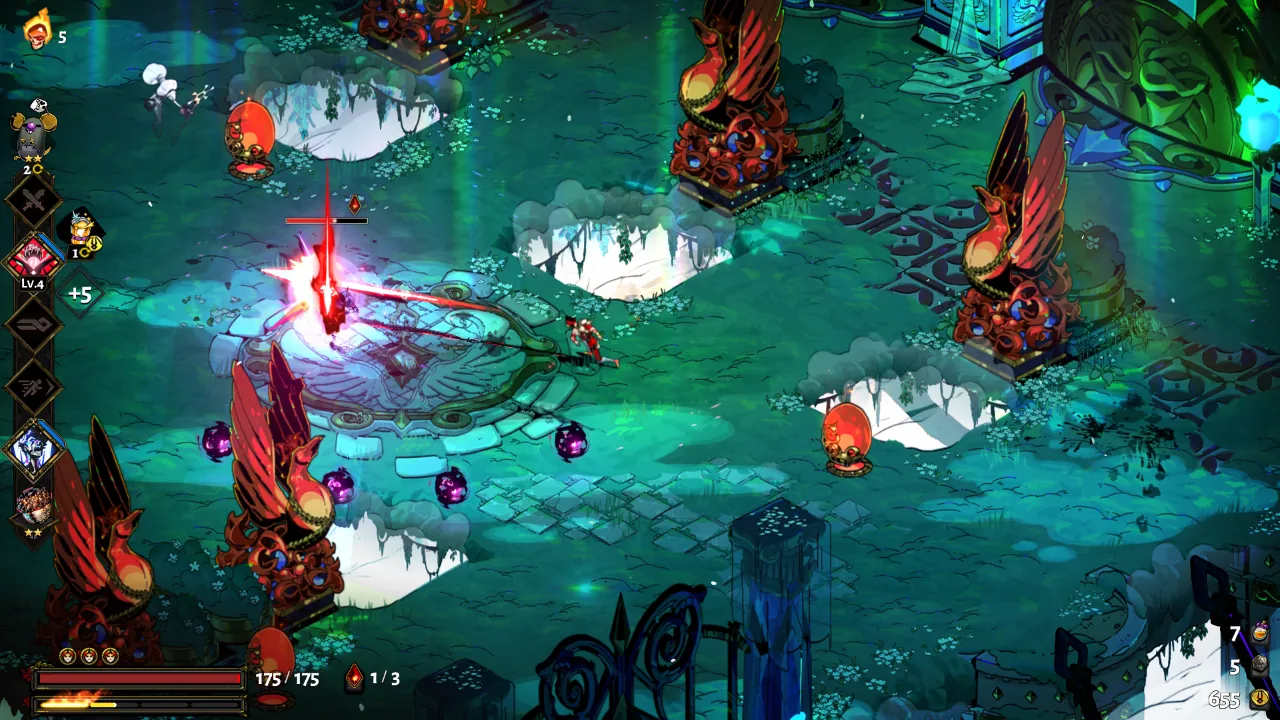Click the +5 bonus indicator
Screen dimensions: 1280x720
tap(81, 296)
